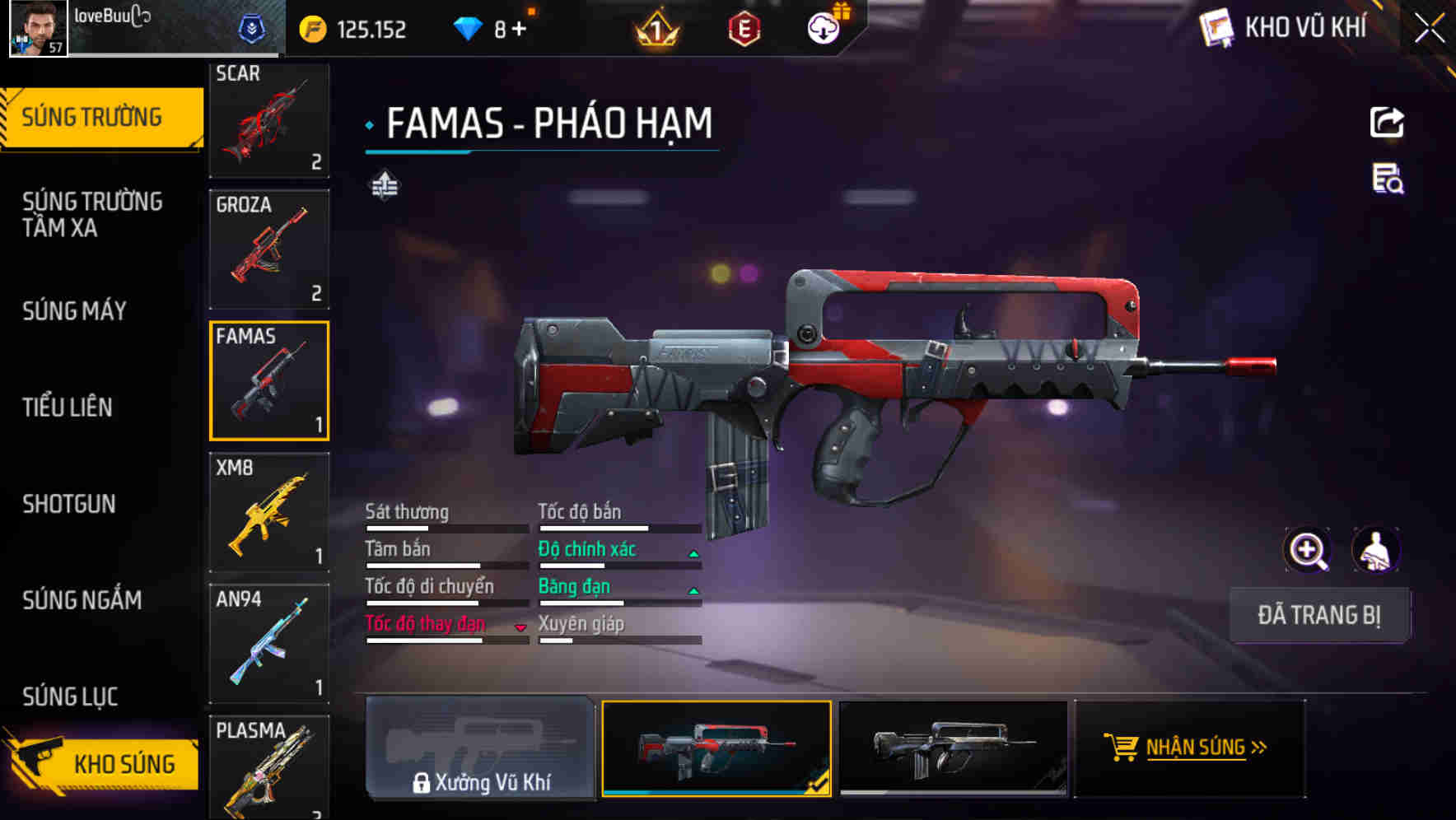This screenshot has height=820, width=1456.
Task: Select the SCAR weapon tile
Action: 269,119
